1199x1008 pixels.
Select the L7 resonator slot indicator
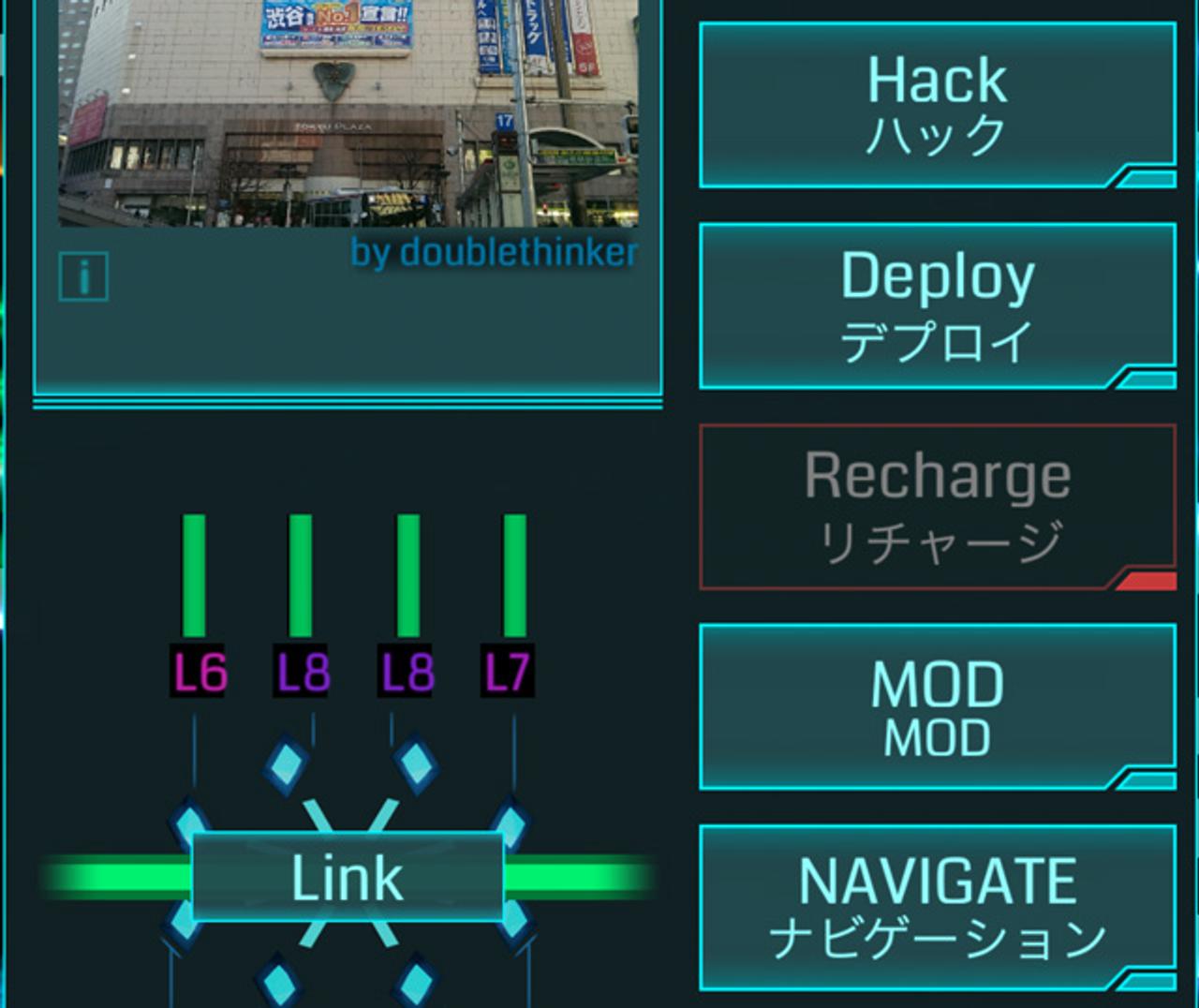click(510, 670)
